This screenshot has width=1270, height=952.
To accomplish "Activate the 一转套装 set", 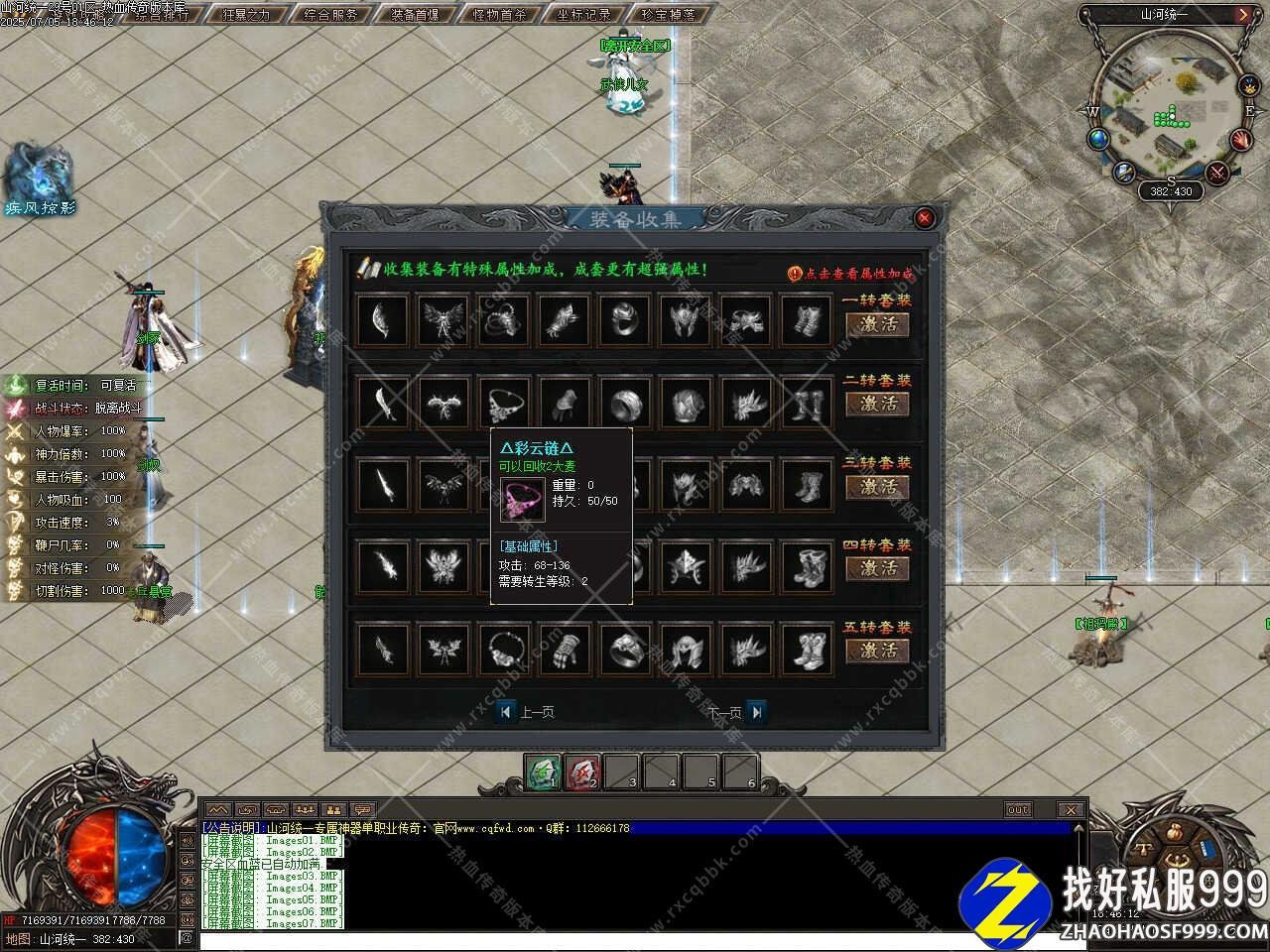I will coord(878,323).
